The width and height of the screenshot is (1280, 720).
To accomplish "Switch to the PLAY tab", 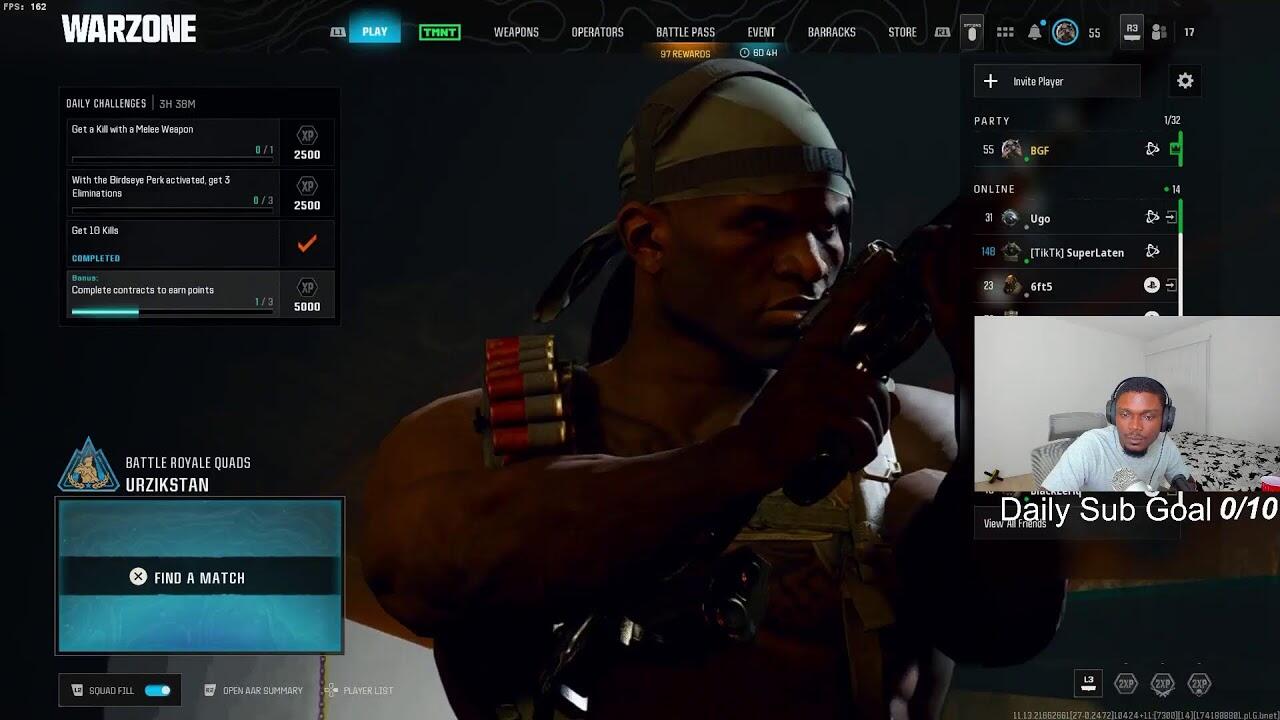I will pos(375,31).
